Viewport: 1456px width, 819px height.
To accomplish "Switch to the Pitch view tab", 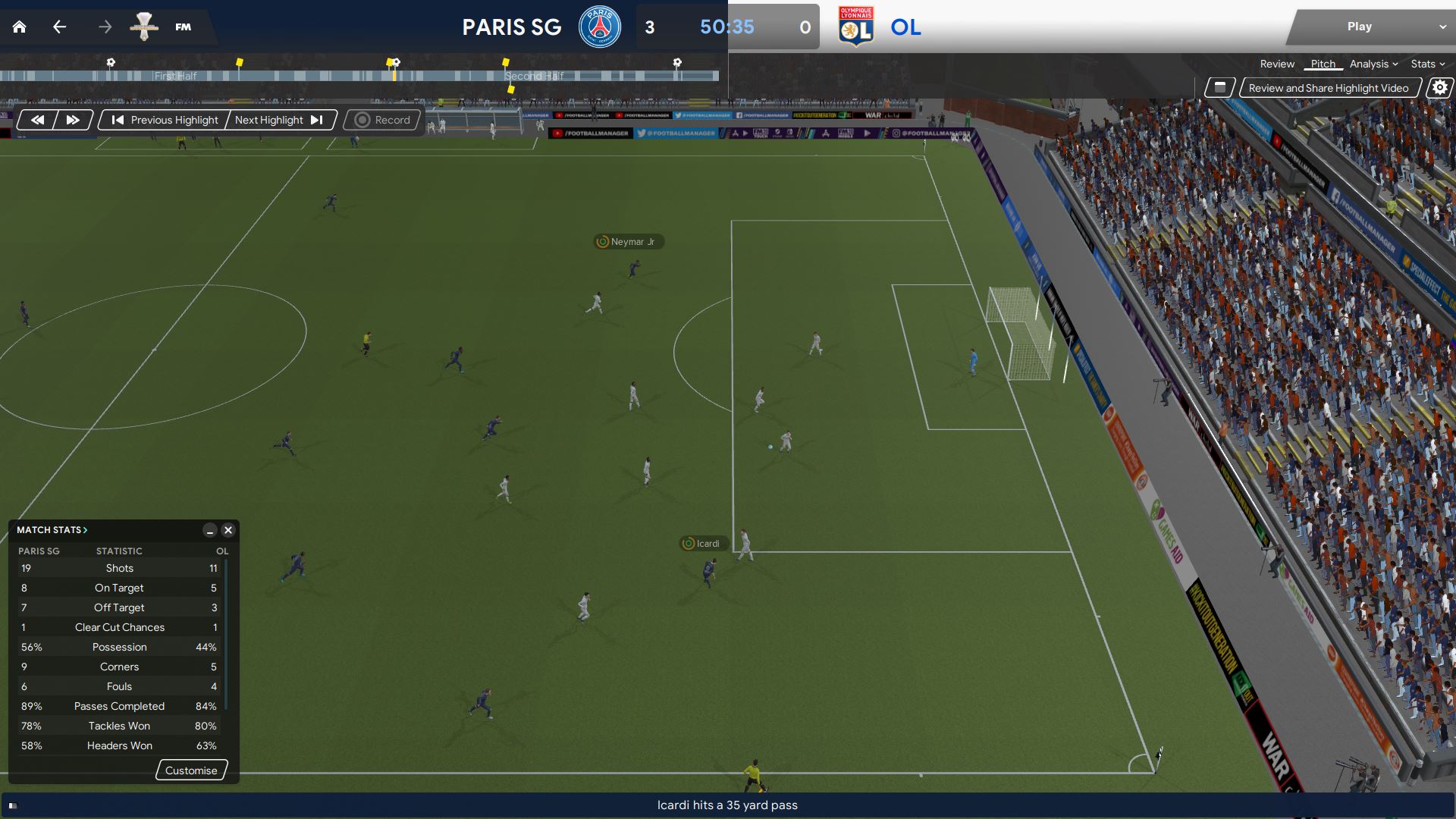I will 1323,64.
